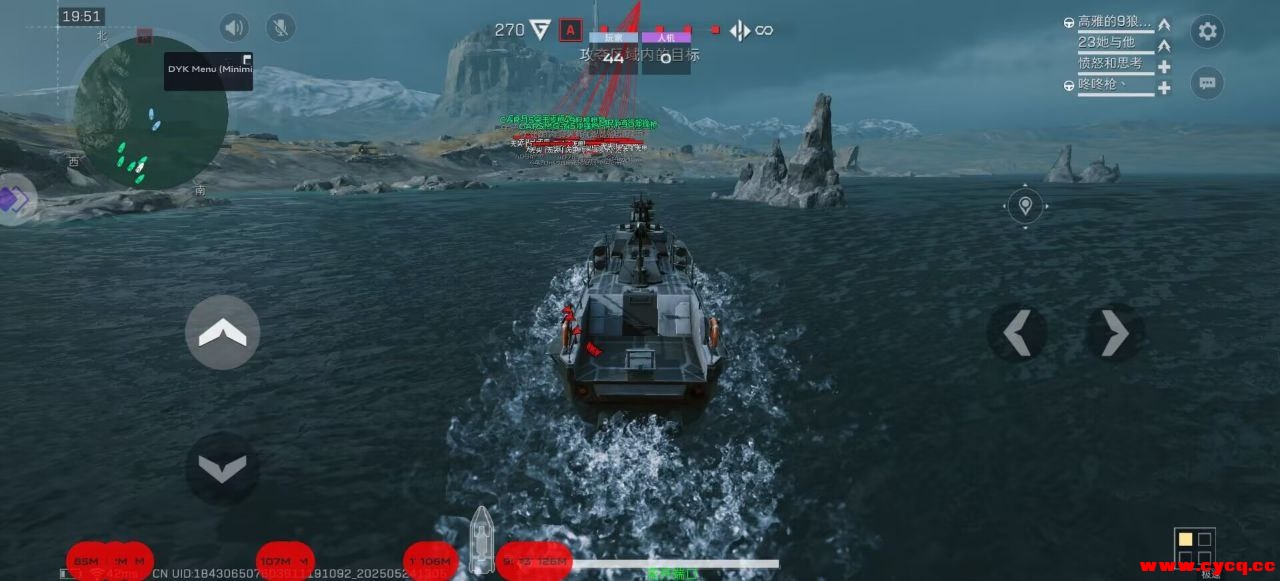Select the red A objective marker
The height and width of the screenshot is (581, 1280).
pyautogui.click(x=570, y=30)
